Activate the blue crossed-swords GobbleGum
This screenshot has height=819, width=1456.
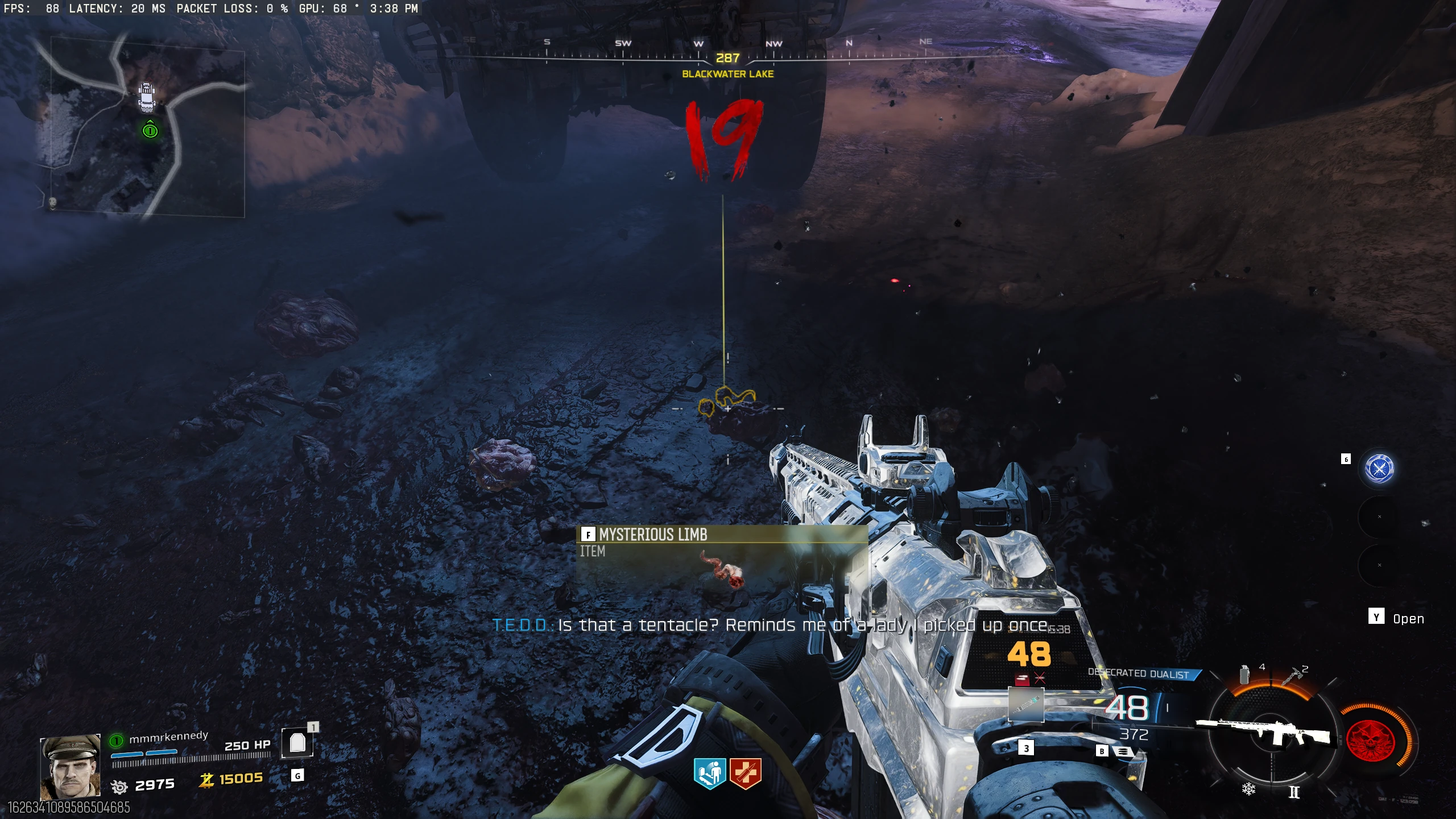pyautogui.click(x=1379, y=469)
